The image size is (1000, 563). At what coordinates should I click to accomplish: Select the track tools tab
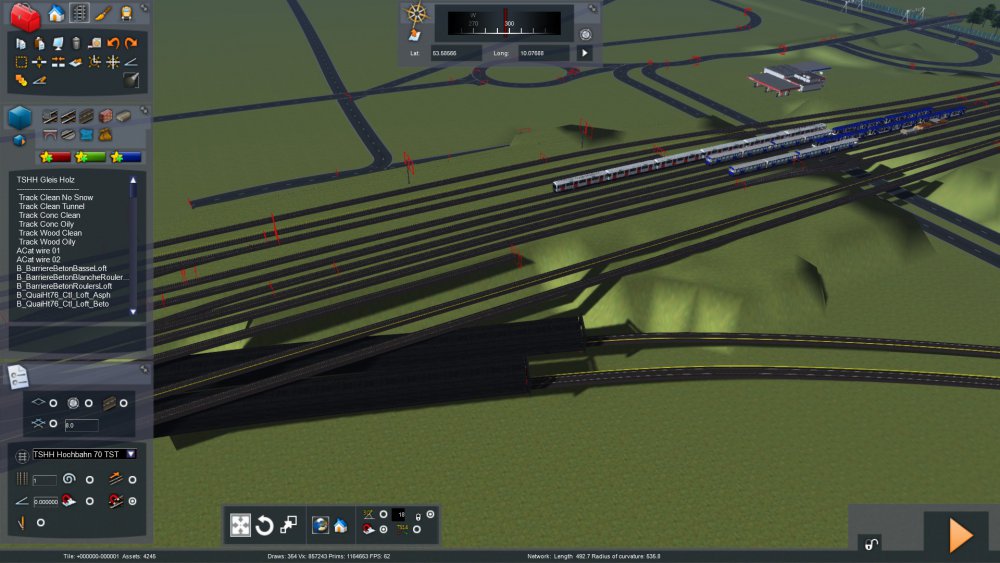coord(79,13)
